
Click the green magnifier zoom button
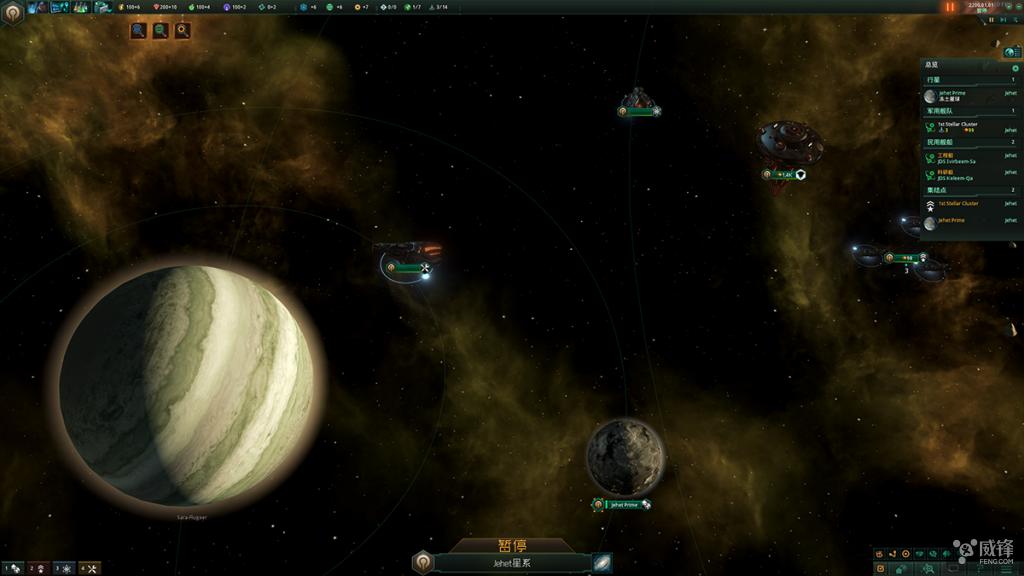coord(161,31)
